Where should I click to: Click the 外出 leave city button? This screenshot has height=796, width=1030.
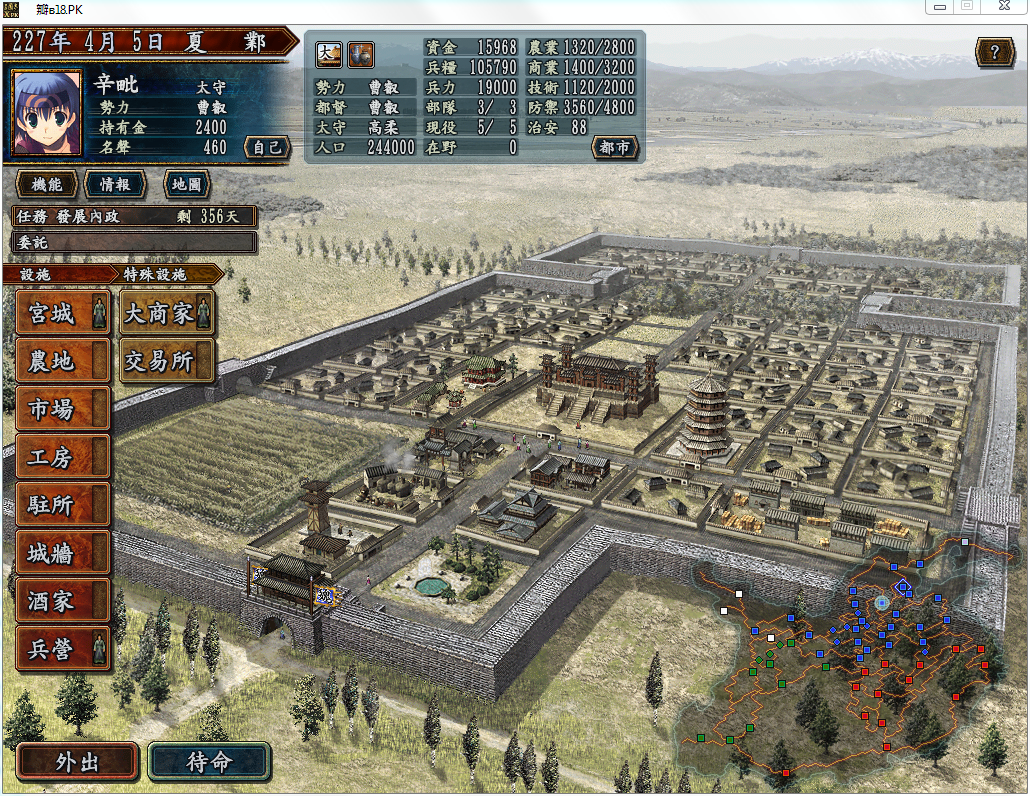coord(77,762)
